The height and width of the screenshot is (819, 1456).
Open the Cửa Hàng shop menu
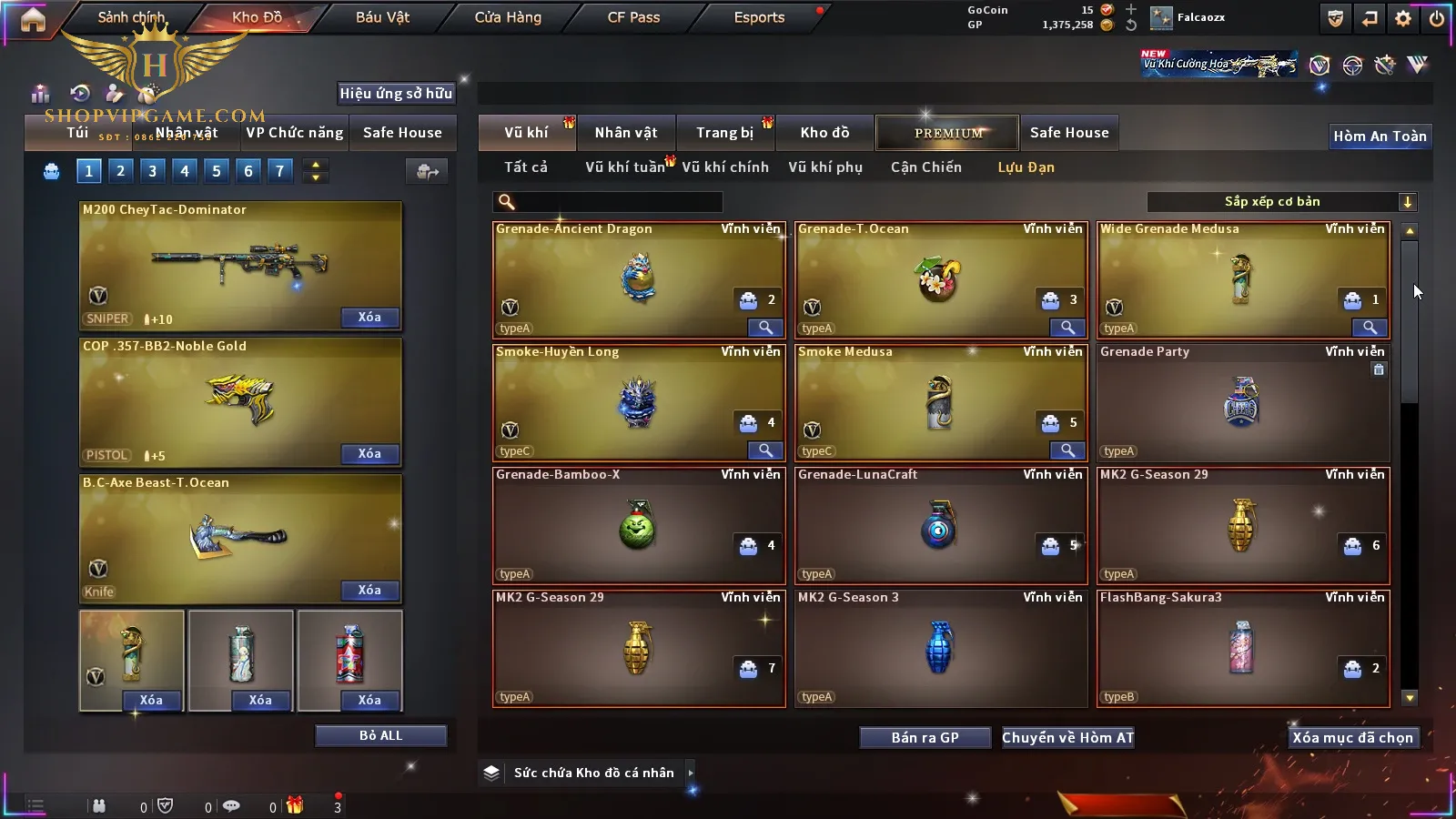(x=508, y=17)
